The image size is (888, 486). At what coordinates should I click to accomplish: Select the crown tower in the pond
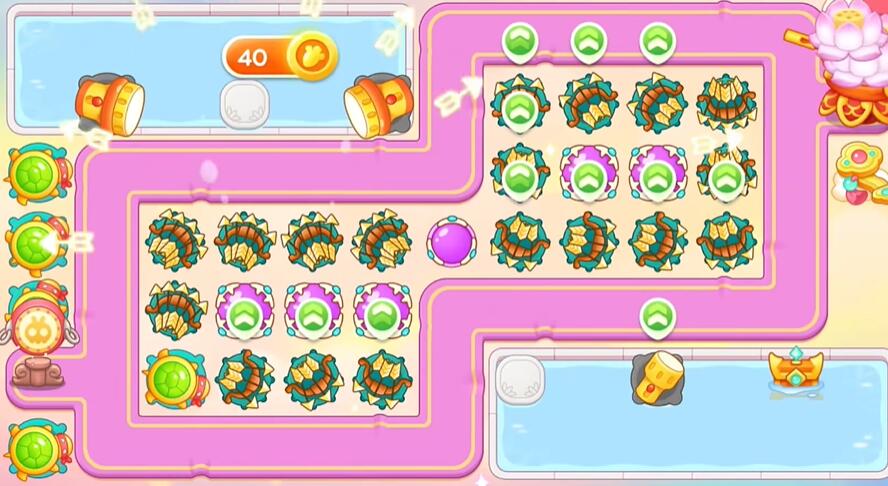pyautogui.click(x=795, y=370)
